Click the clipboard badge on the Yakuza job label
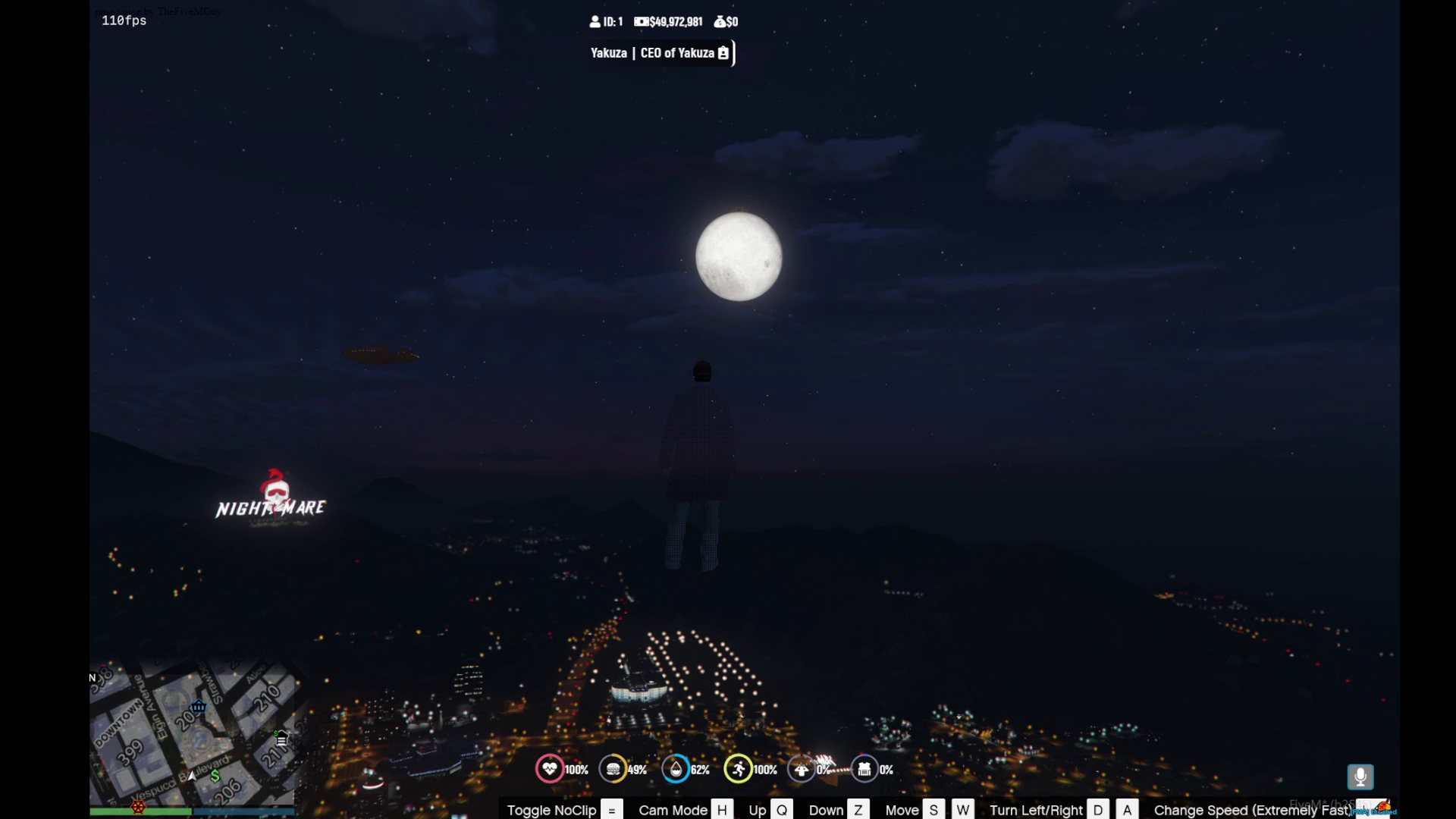Image resolution: width=1456 pixels, height=819 pixels. pyautogui.click(x=723, y=53)
